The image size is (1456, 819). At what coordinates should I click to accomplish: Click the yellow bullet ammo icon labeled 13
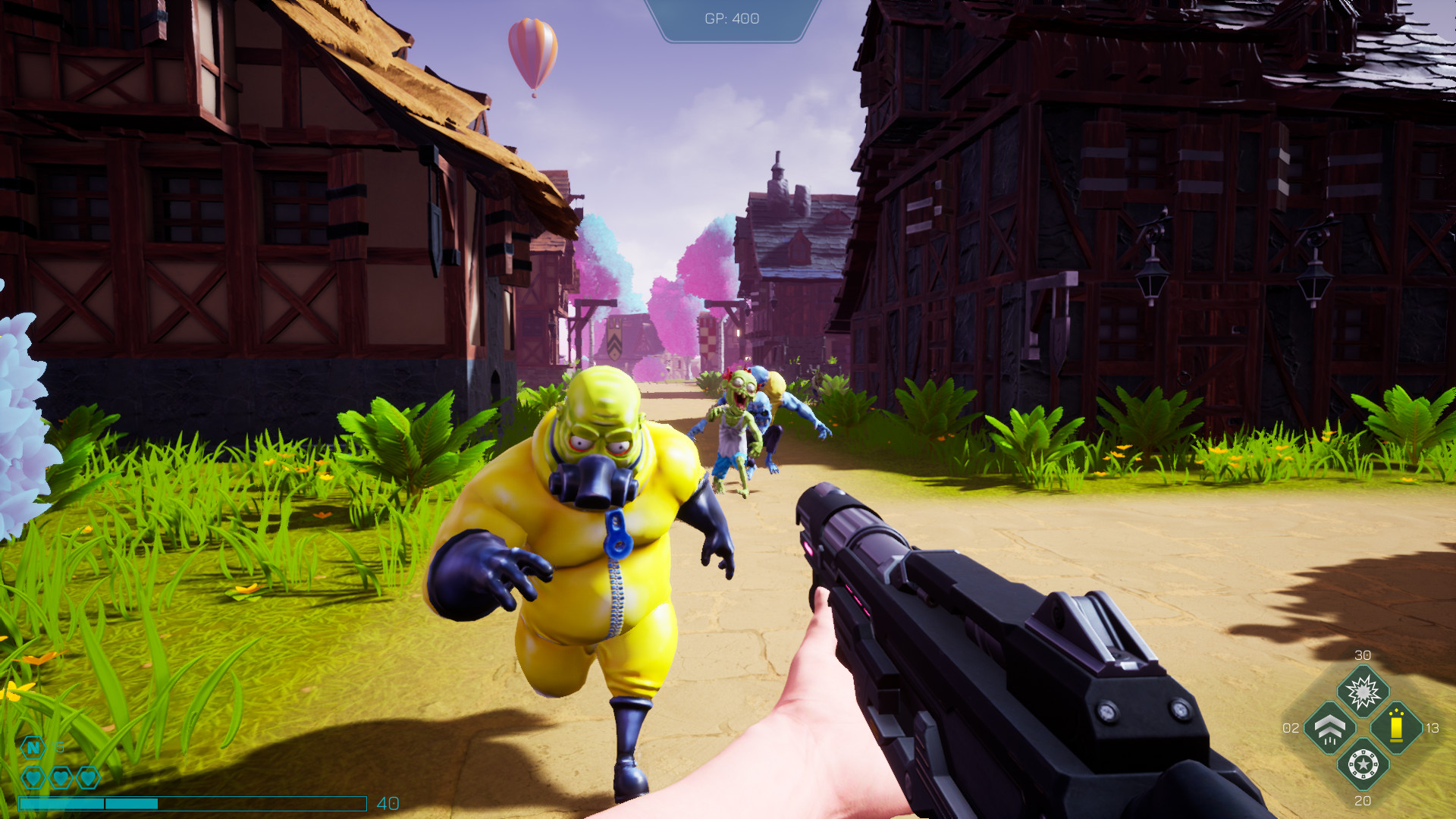[1395, 726]
